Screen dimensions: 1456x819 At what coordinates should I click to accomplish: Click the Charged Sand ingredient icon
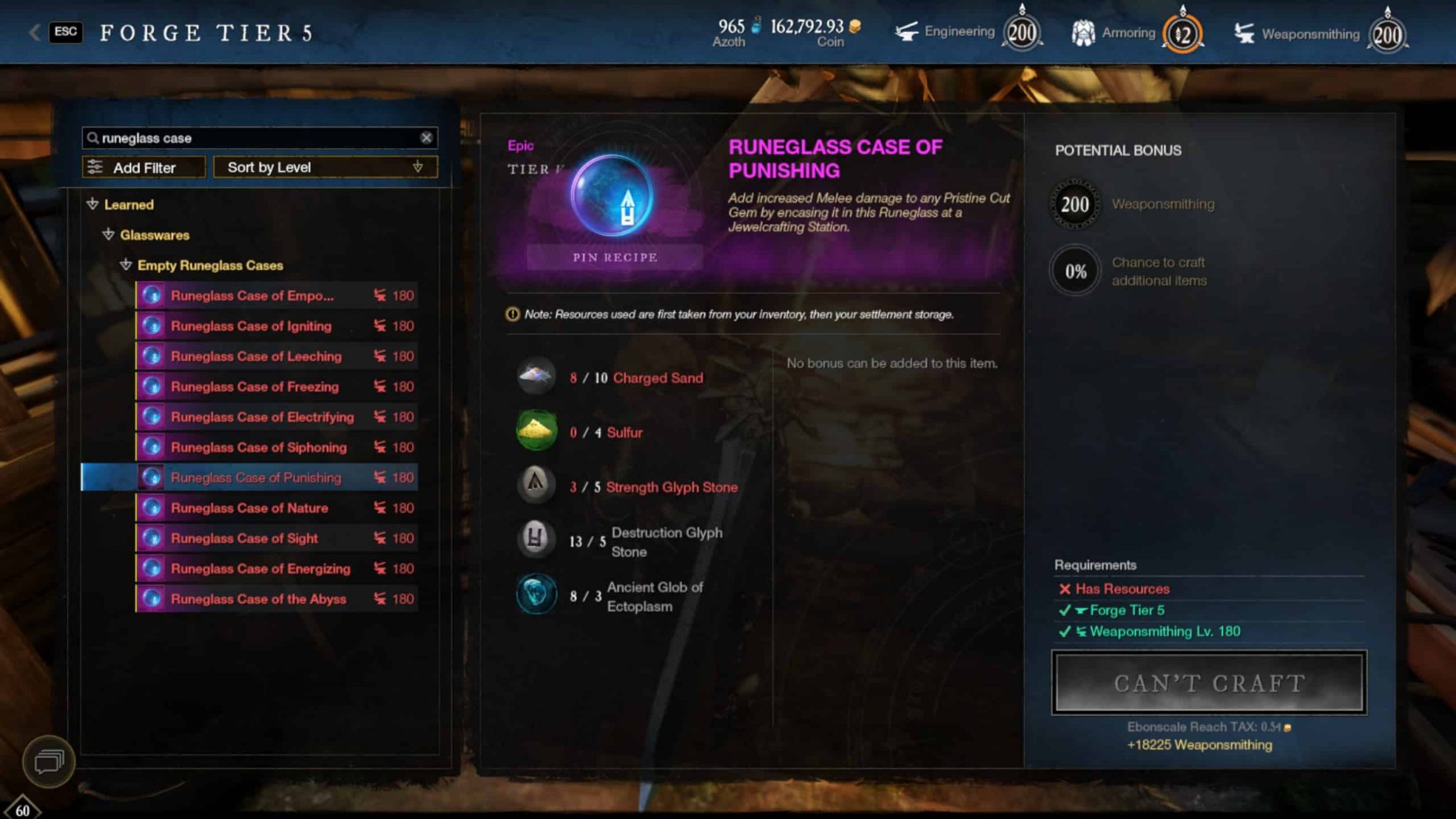pos(535,376)
